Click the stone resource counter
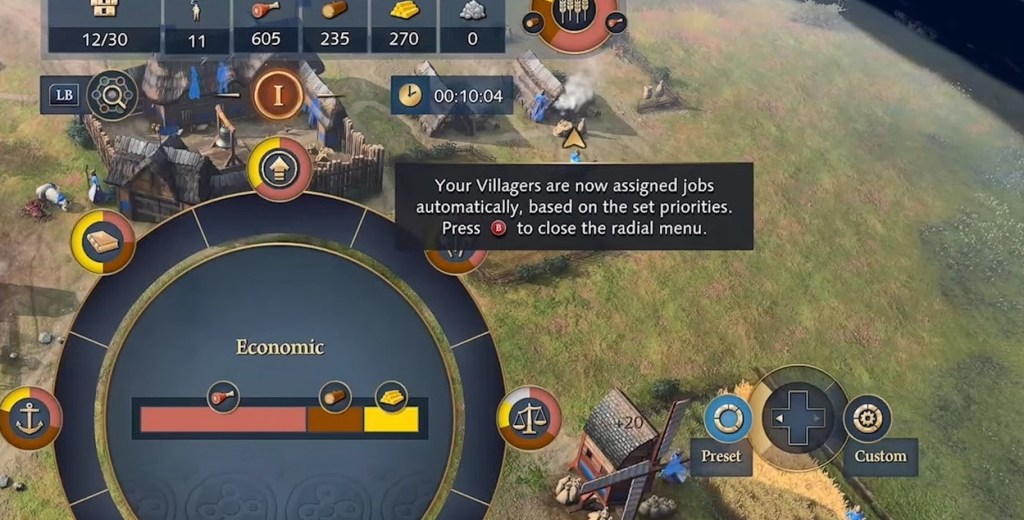 point(472,25)
